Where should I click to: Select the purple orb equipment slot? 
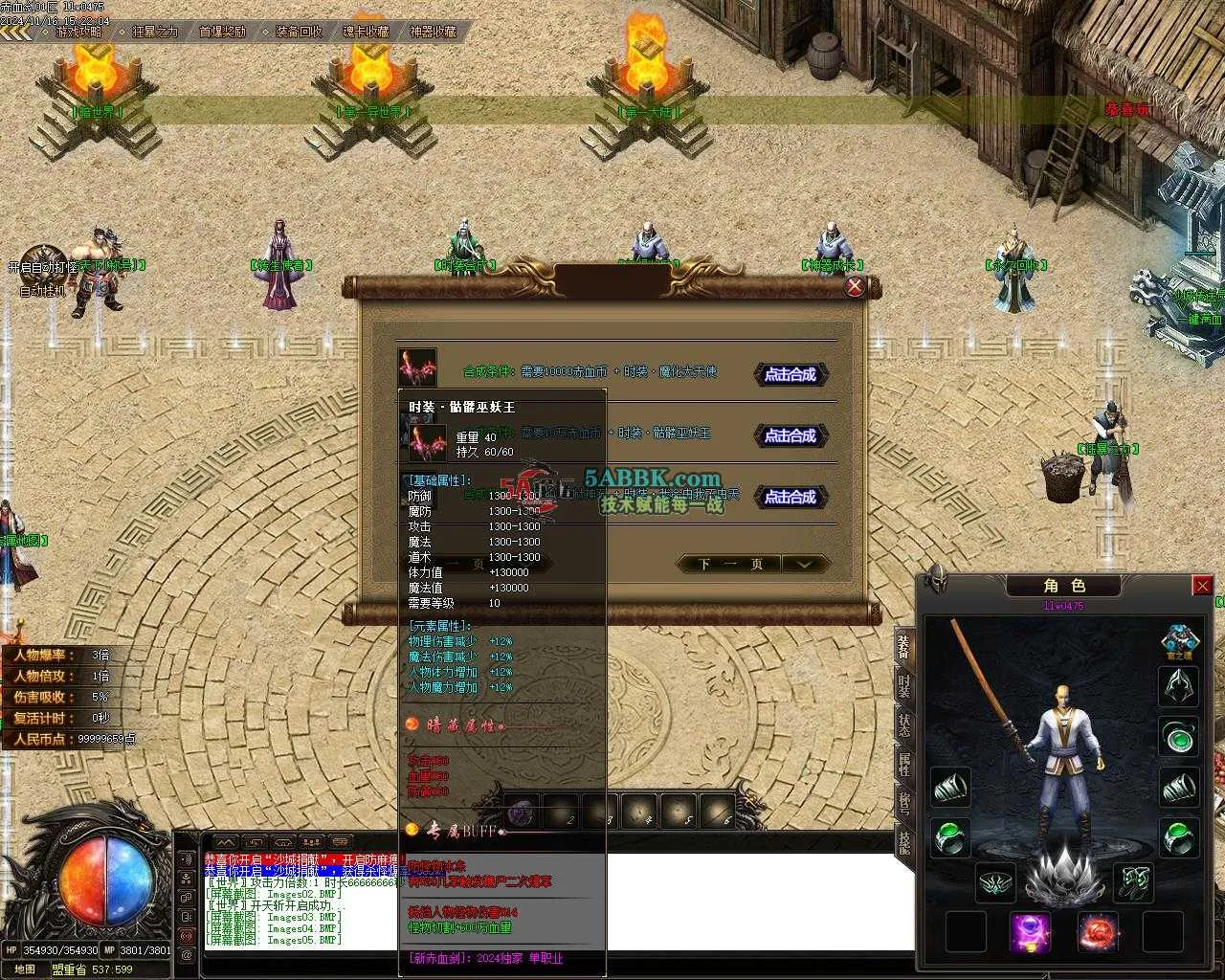(1030, 931)
